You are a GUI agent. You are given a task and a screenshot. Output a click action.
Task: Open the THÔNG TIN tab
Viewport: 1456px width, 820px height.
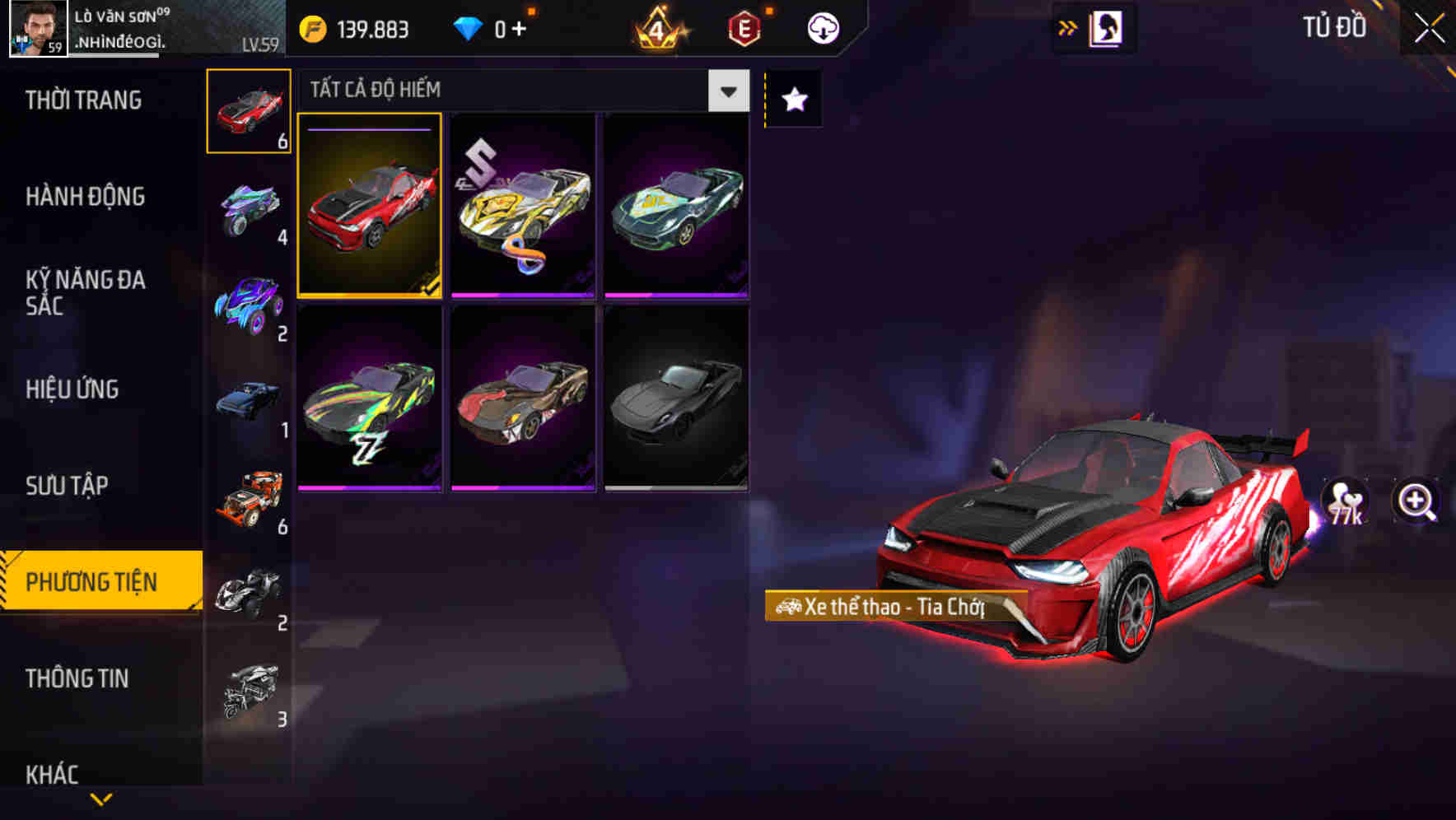coord(77,678)
